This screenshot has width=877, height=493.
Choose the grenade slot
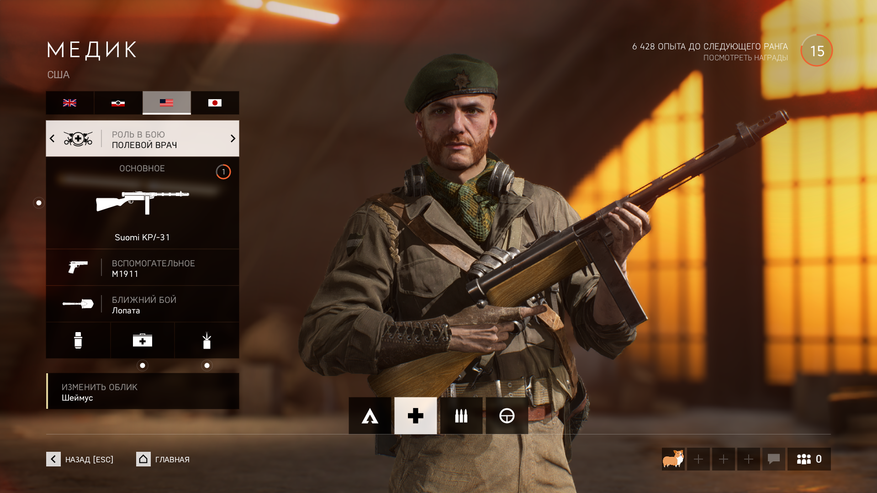tap(207, 340)
